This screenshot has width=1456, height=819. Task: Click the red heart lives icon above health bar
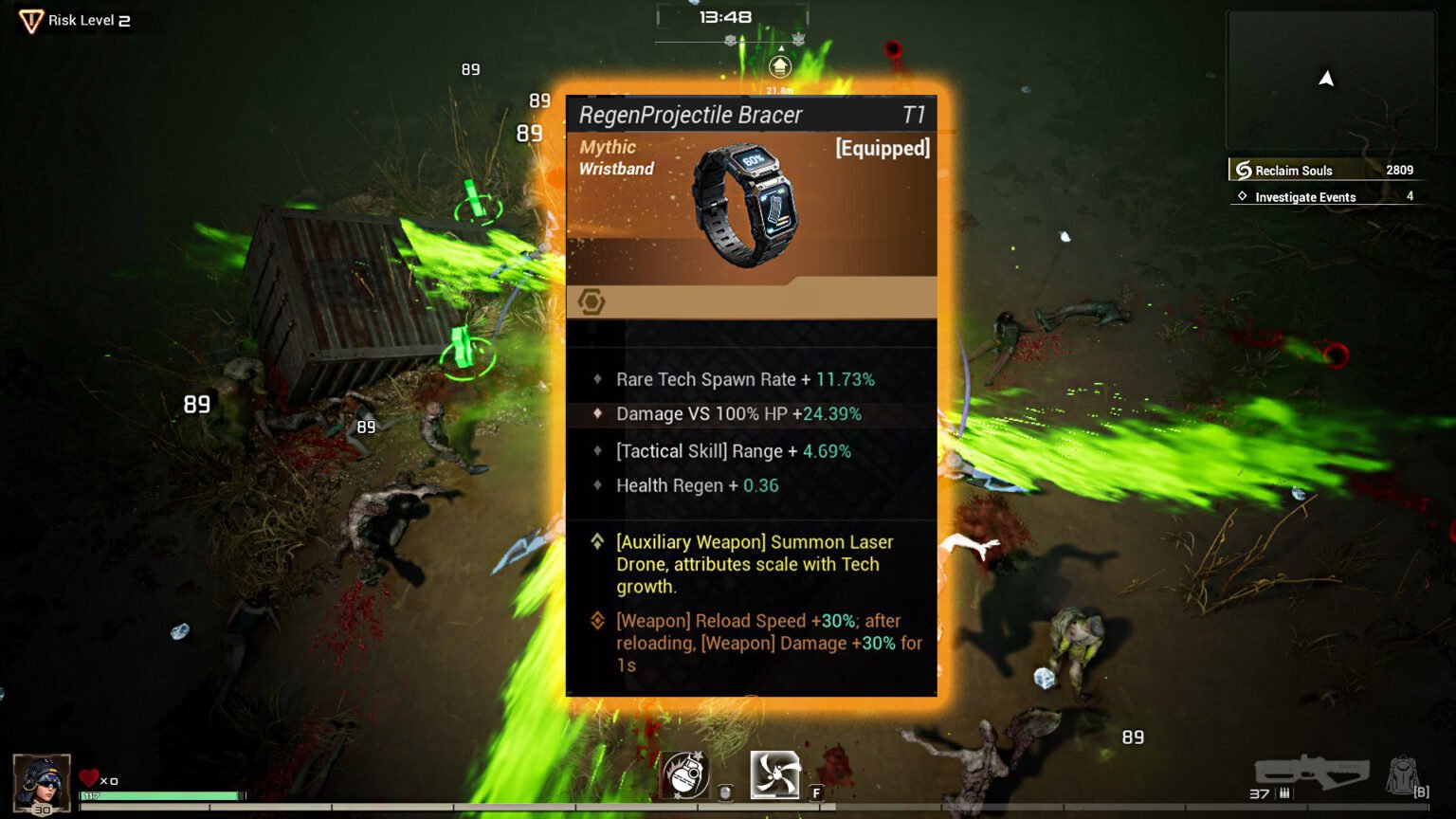click(x=90, y=779)
